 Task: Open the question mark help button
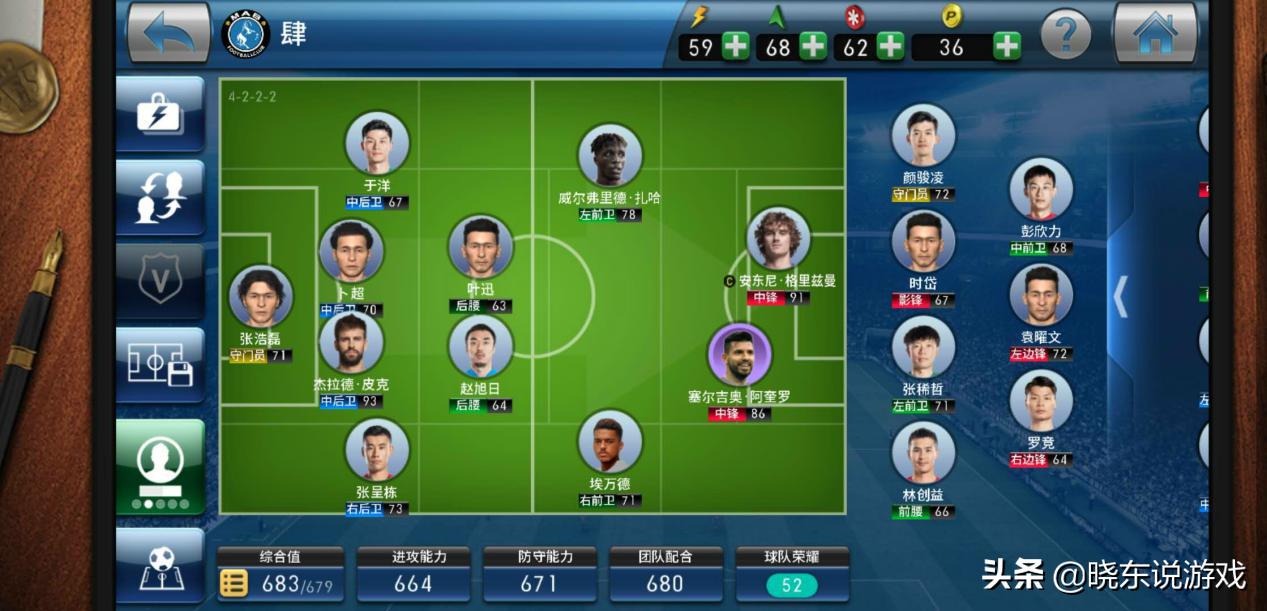pyautogui.click(x=1065, y=35)
